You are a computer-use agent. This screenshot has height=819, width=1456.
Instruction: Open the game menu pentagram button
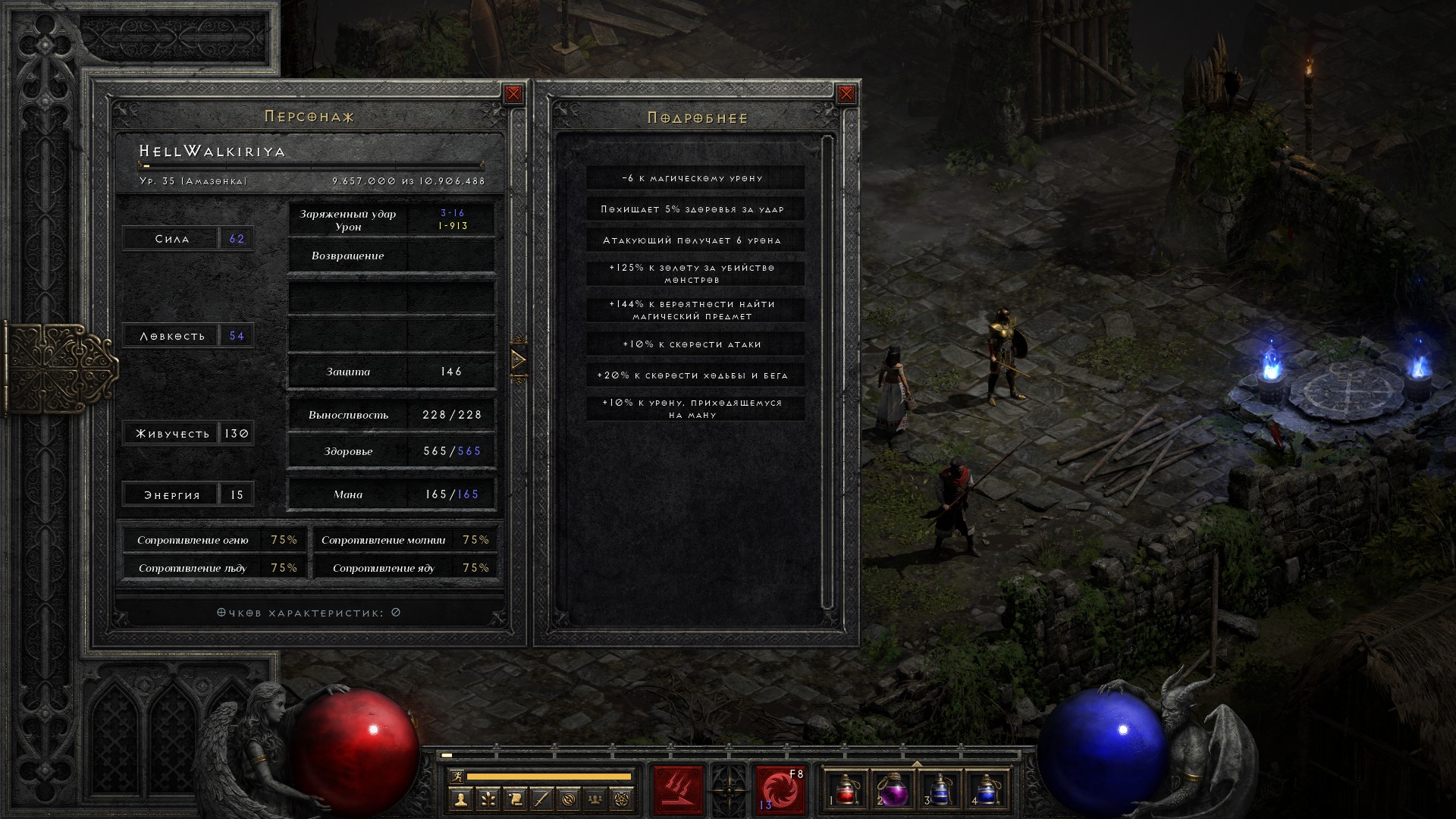[623, 799]
